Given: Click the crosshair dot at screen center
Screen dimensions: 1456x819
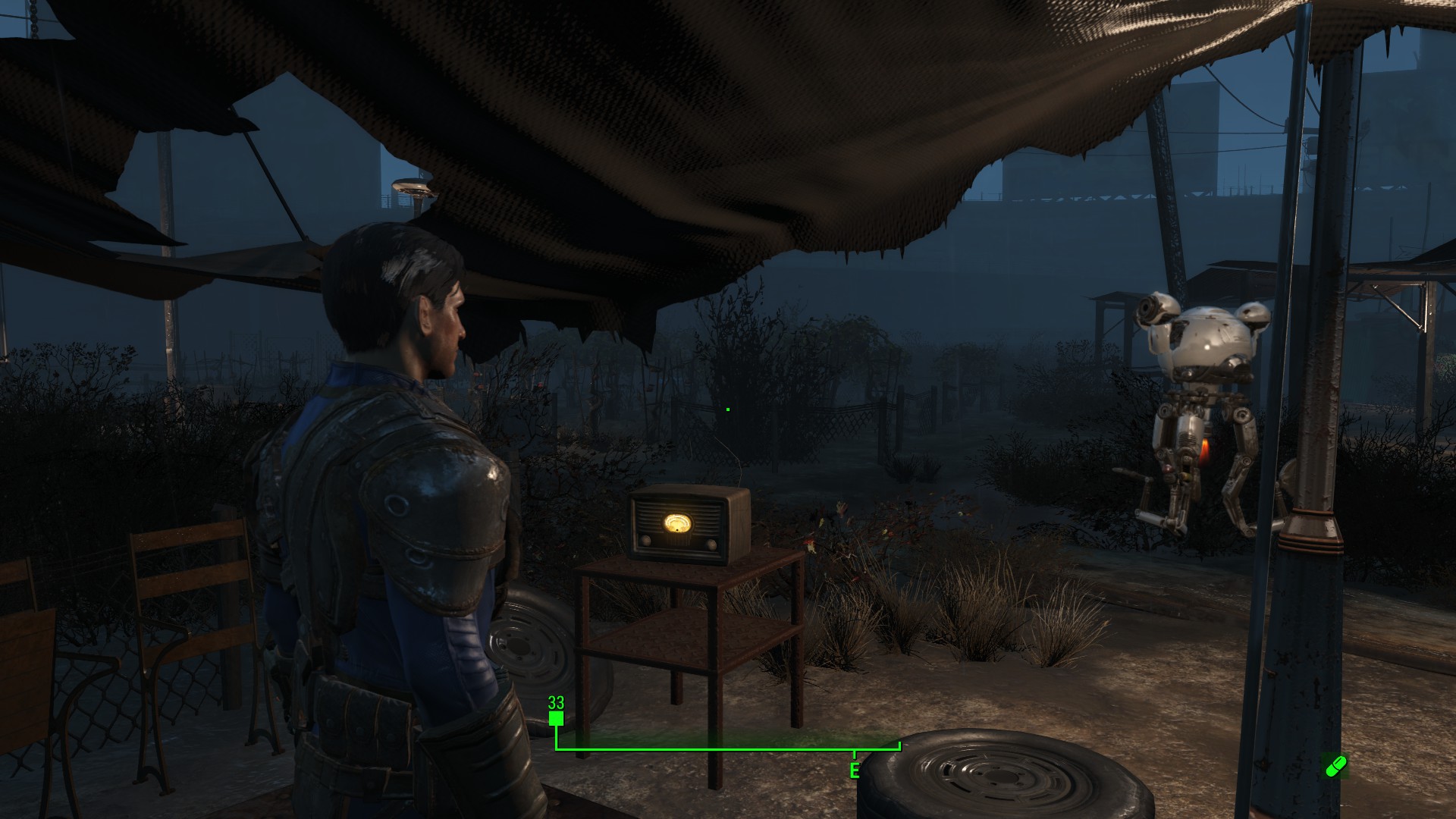Looking at the screenshot, I should pyautogui.click(x=727, y=409).
